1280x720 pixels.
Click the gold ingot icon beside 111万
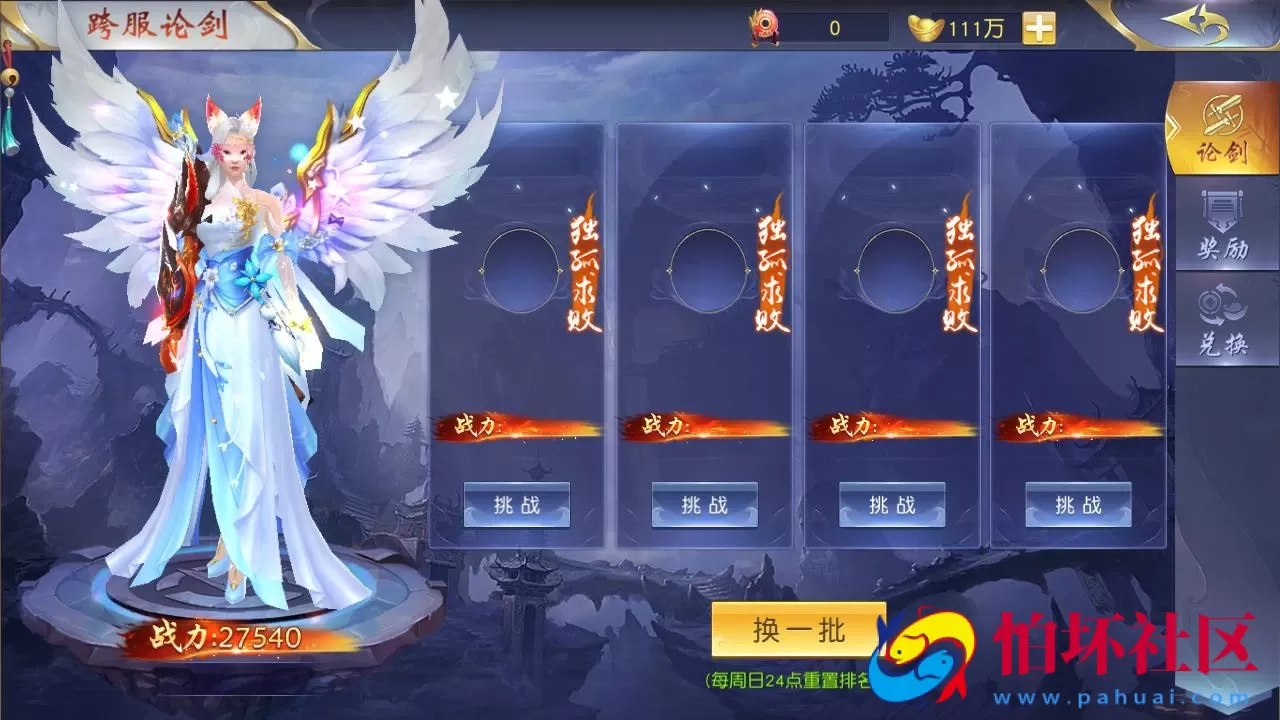coord(925,27)
